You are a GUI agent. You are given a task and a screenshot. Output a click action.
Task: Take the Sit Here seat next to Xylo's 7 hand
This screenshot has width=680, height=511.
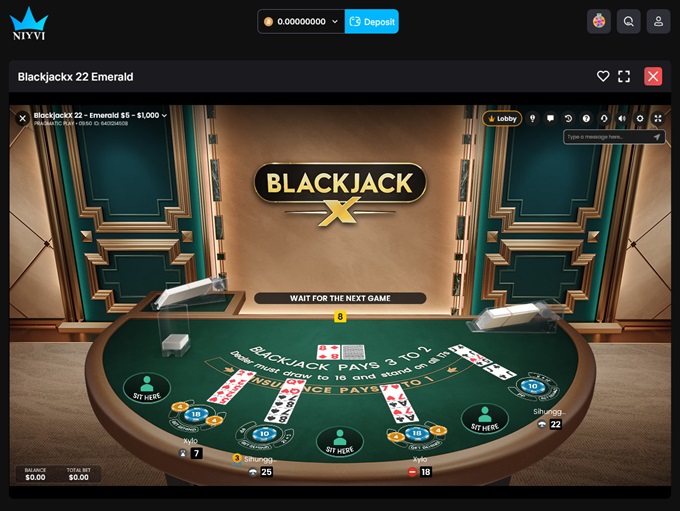tap(147, 387)
